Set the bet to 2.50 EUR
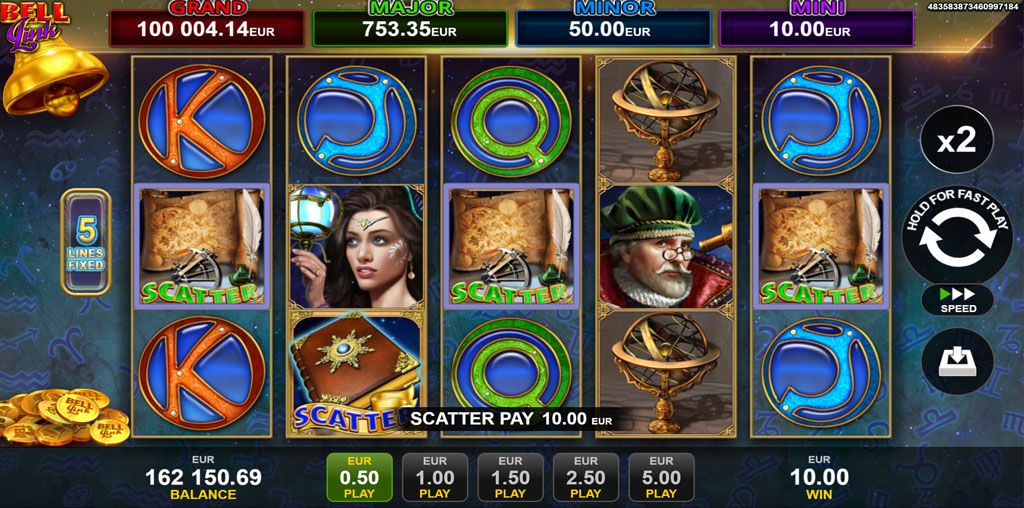 586,477
